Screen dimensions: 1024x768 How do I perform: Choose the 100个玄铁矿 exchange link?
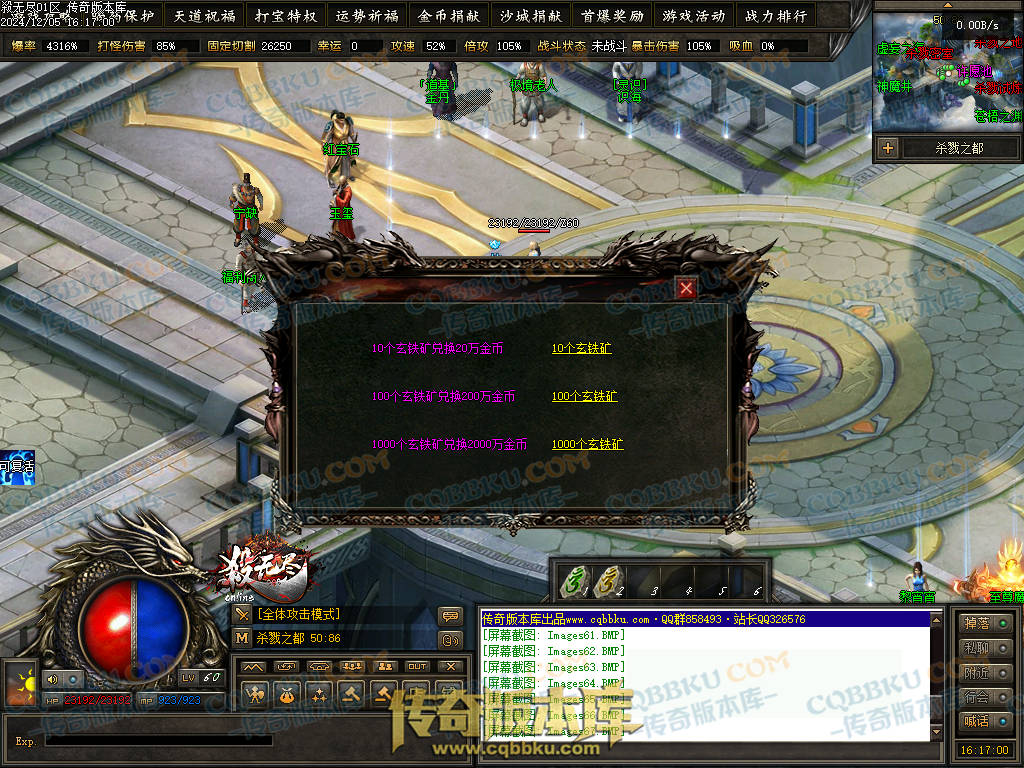(584, 397)
